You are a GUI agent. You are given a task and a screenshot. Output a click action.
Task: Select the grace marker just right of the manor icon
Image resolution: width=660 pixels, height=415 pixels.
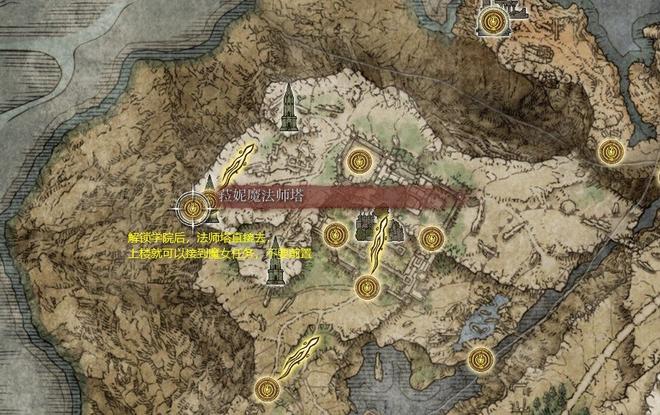coord(431,238)
